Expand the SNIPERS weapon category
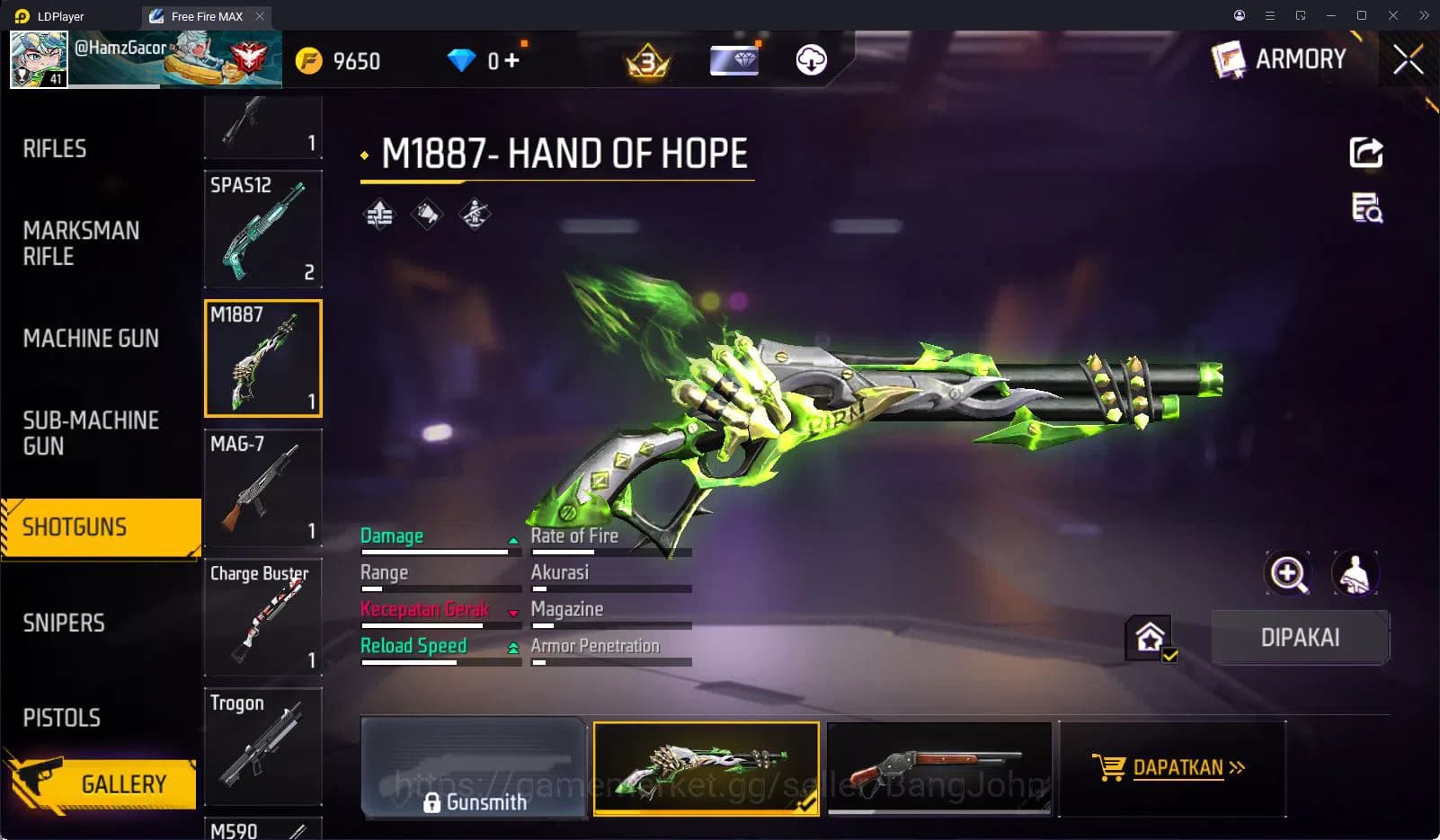The height and width of the screenshot is (840, 1440). (x=63, y=622)
